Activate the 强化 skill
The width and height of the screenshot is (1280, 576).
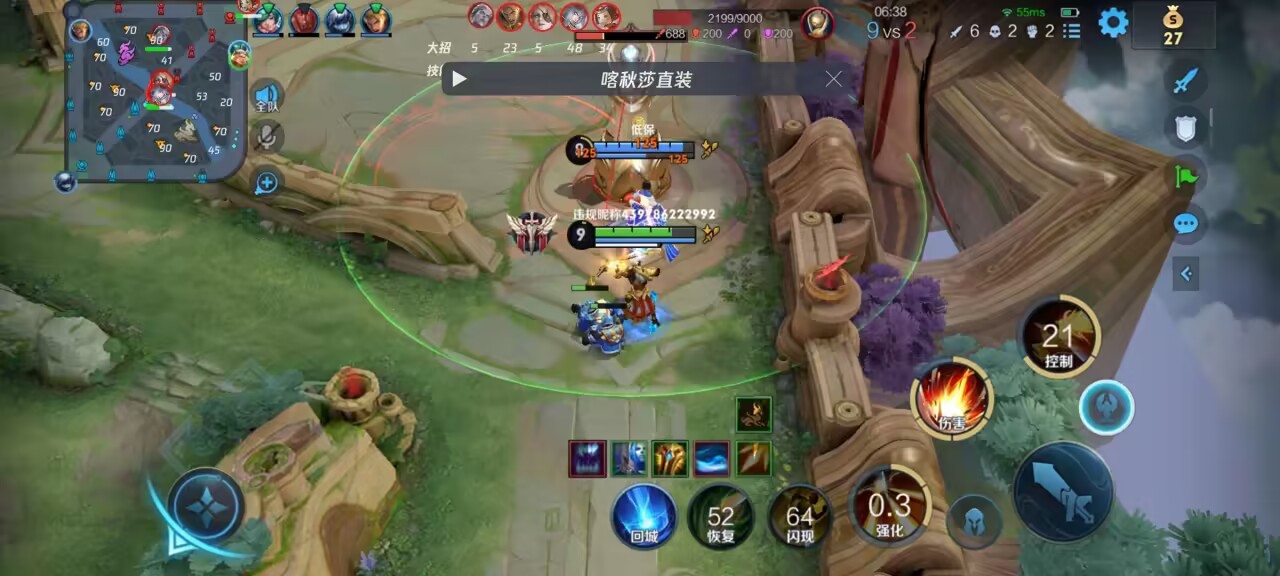[x=889, y=506]
